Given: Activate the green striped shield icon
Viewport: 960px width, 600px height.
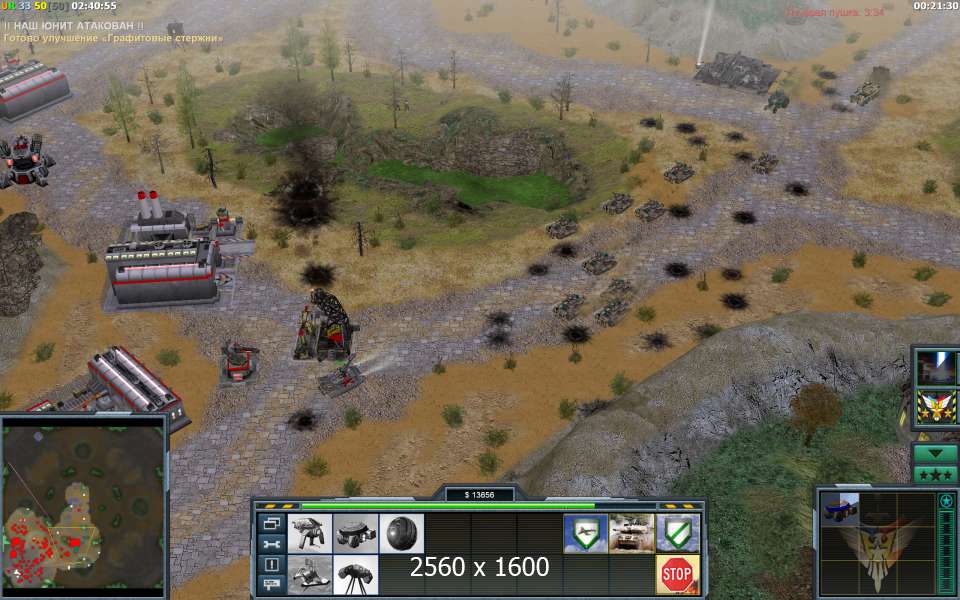Looking at the screenshot, I should click(x=677, y=534).
